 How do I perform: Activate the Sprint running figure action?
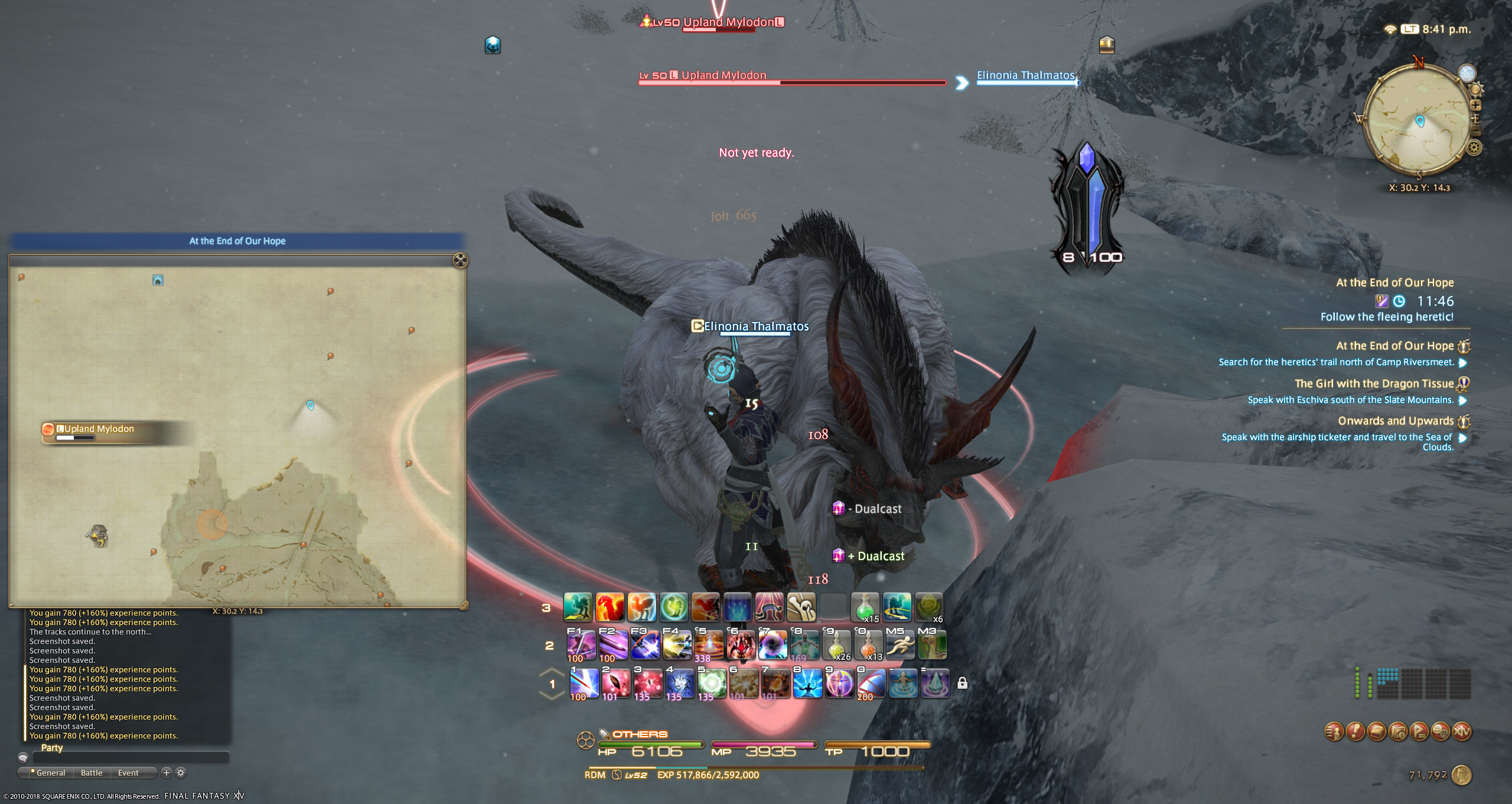[x=900, y=644]
